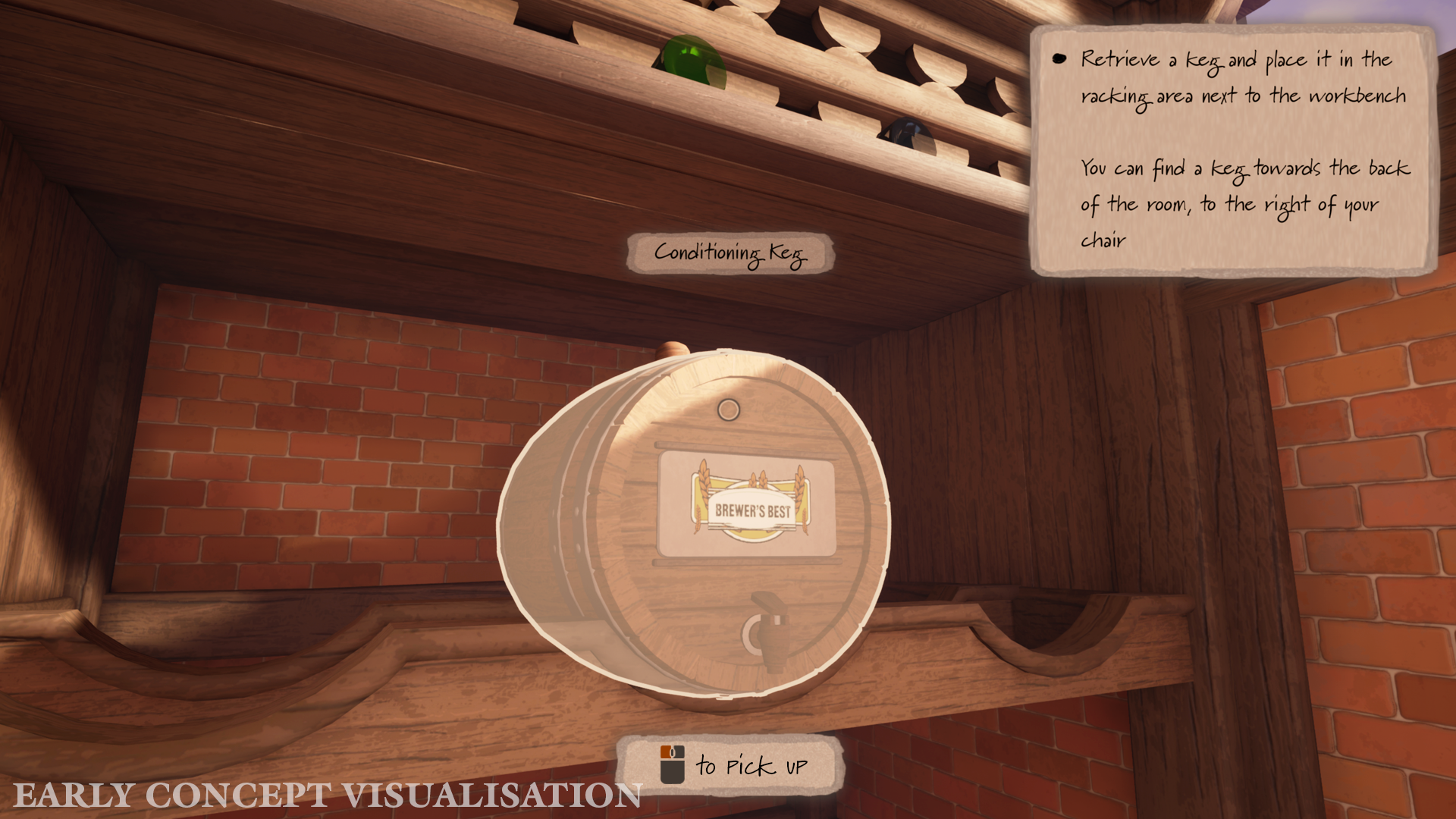Click the bung hole on the keg face

[729, 410]
